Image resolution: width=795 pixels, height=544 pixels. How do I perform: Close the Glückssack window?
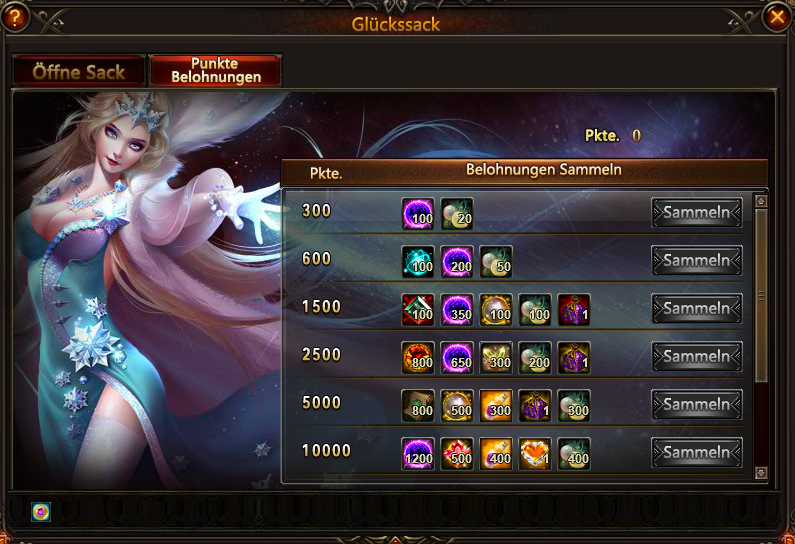(x=776, y=18)
